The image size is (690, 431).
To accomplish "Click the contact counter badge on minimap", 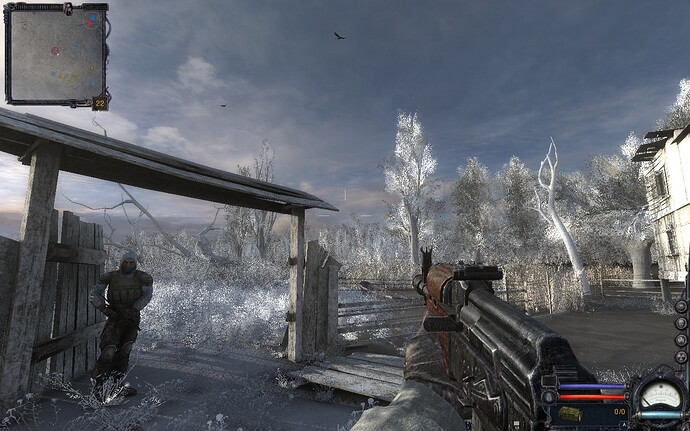I will point(99,102).
